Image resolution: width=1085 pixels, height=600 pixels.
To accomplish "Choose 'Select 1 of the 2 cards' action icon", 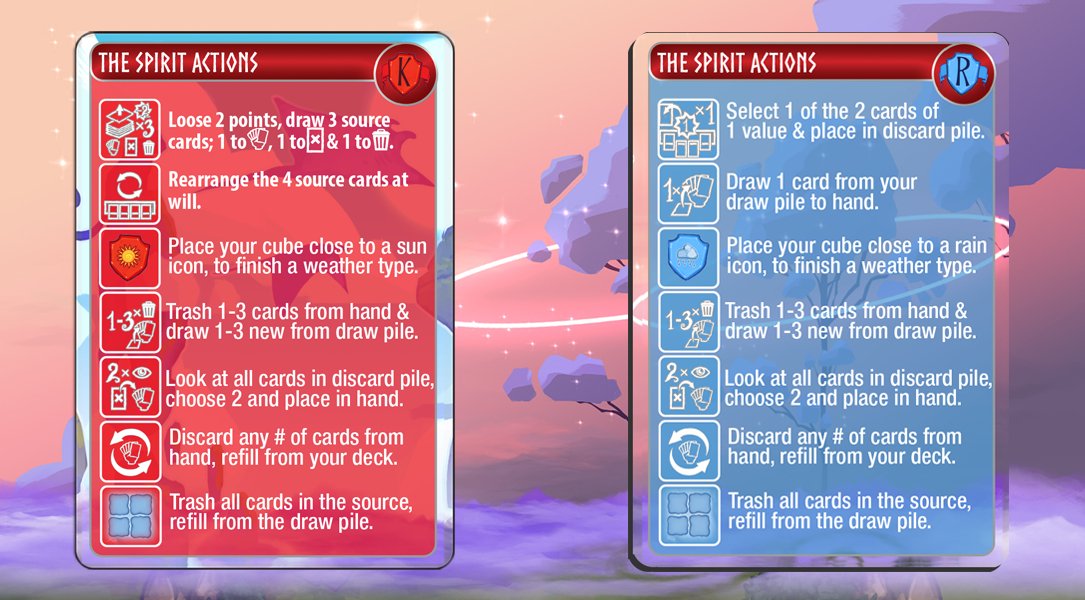I will click(689, 129).
